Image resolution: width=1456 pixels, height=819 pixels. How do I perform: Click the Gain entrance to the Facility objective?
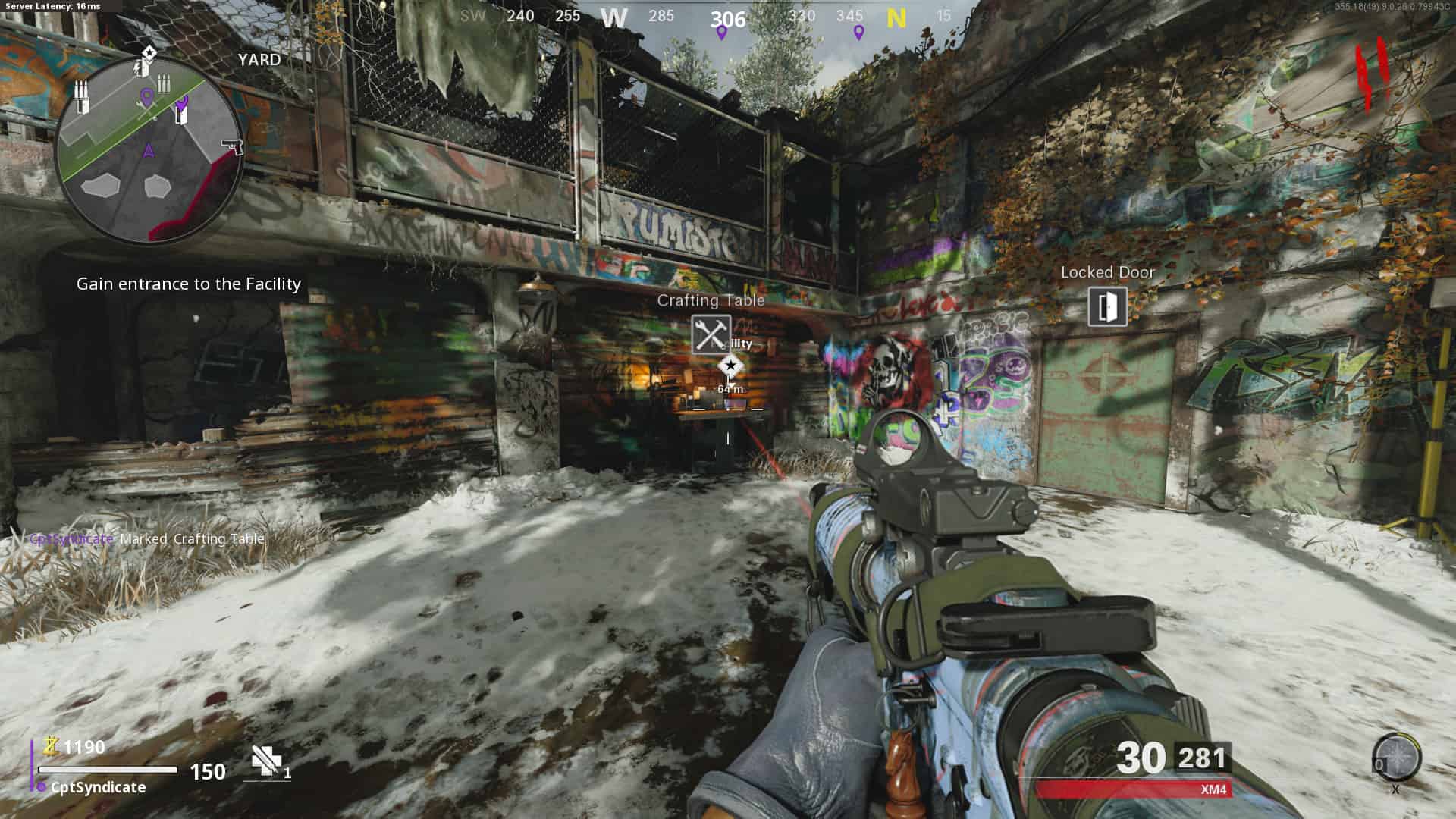(189, 284)
